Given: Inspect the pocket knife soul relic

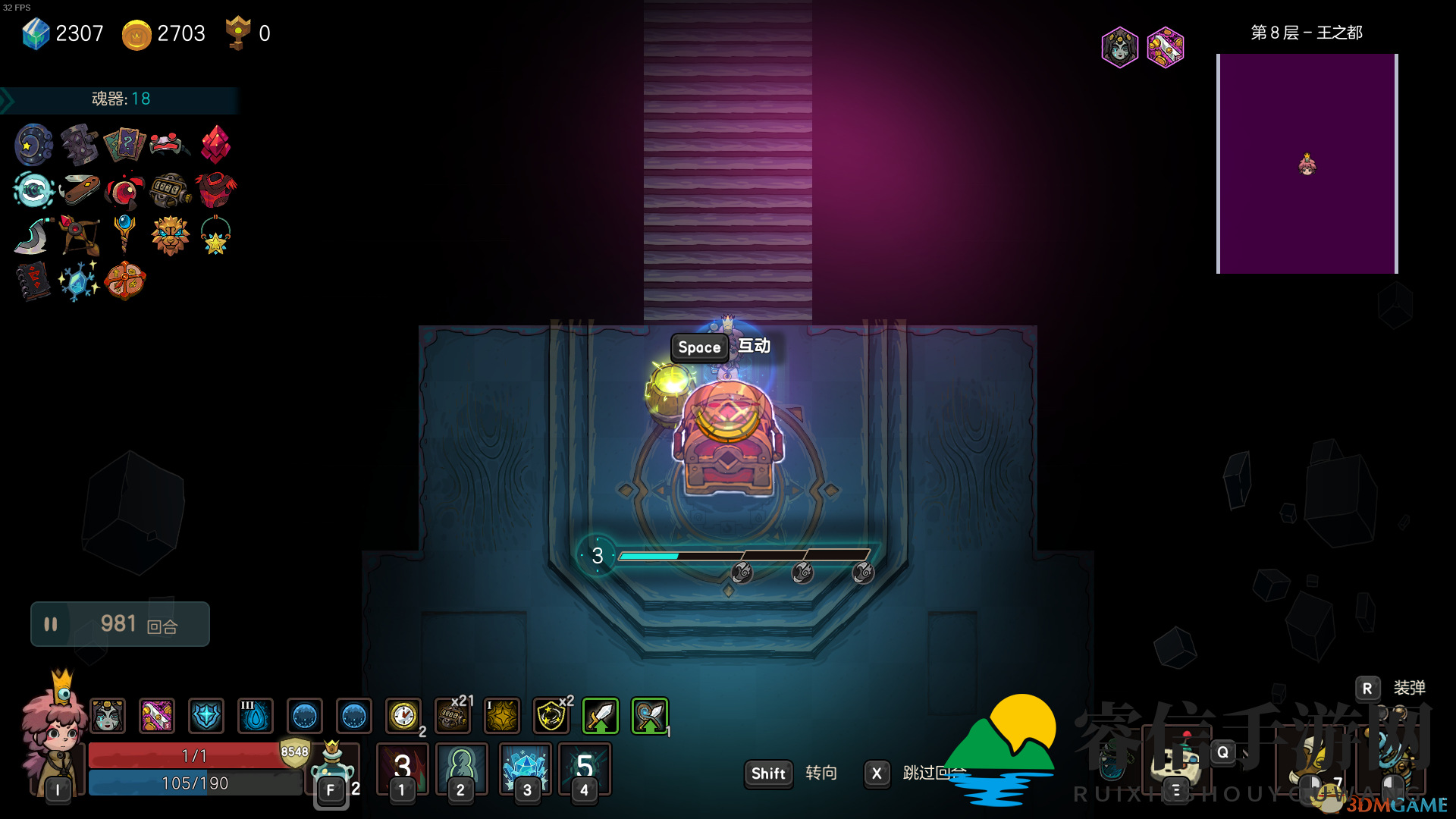Looking at the screenshot, I should click(80, 189).
